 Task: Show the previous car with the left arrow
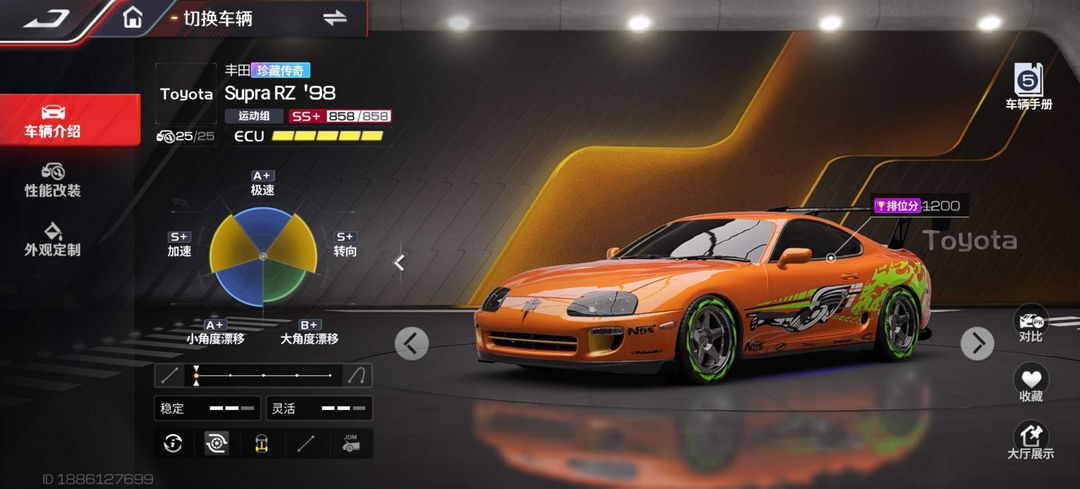coord(411,343)
